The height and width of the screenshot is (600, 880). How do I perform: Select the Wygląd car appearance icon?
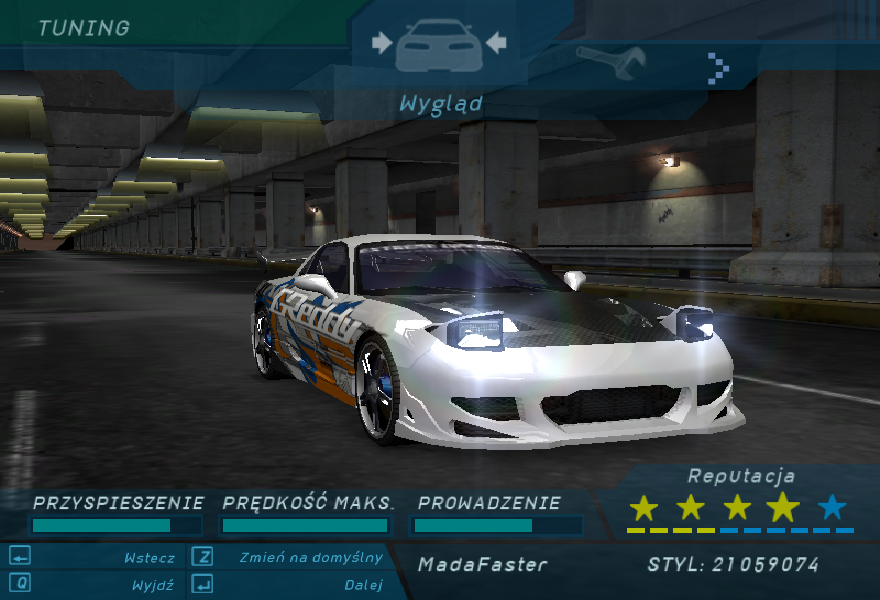point(438,47)
